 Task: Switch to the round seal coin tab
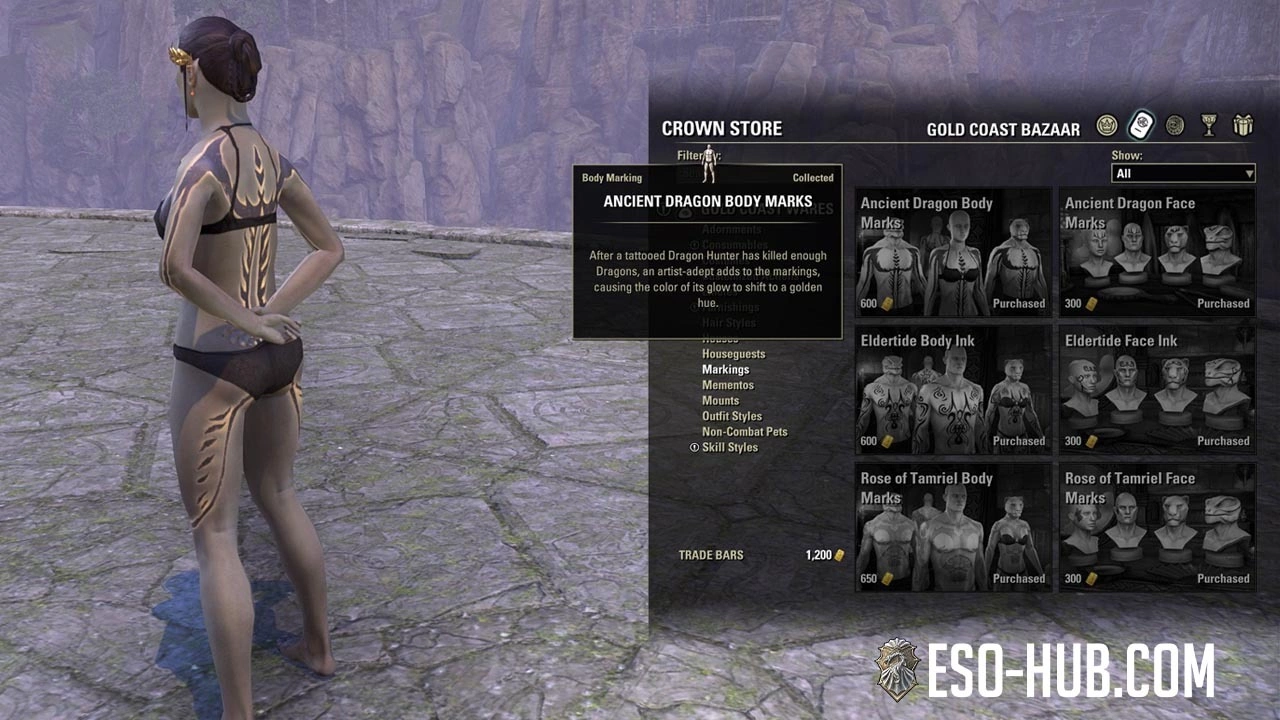(1175, 126)
